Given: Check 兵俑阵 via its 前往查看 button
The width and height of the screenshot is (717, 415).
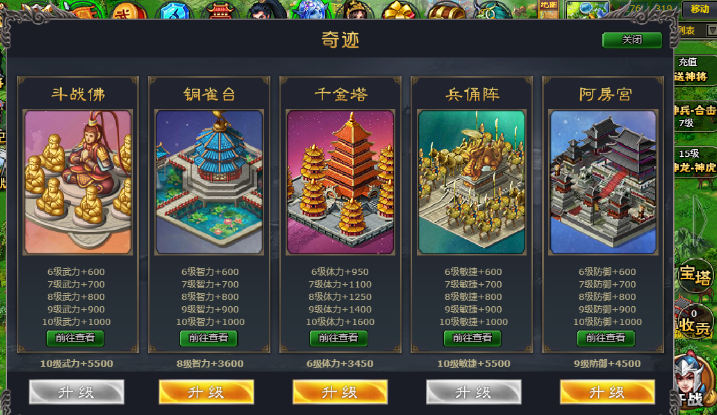Looking at the screenshot, I should [x=473, y=338].
